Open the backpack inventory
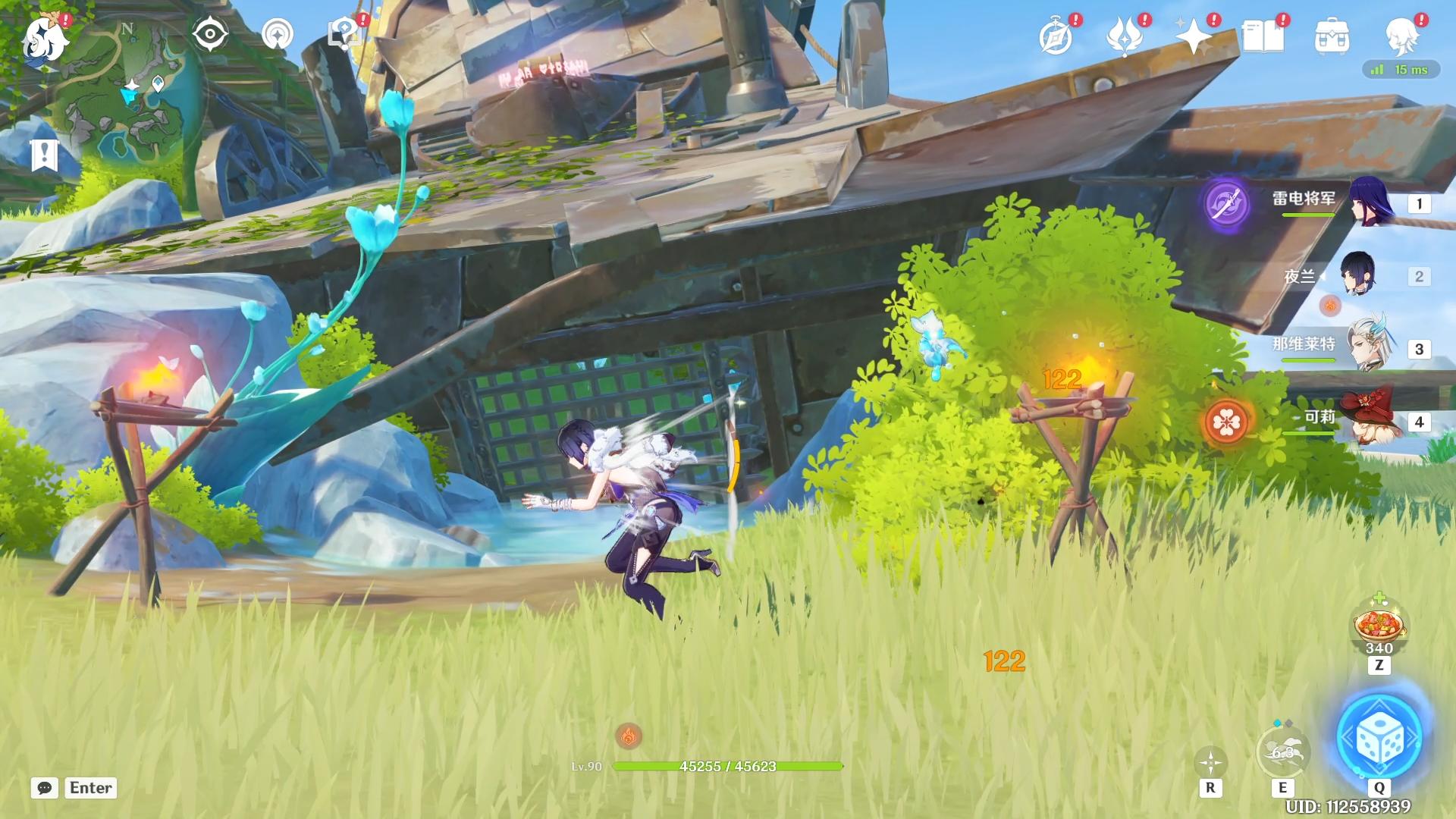The height and width of the screenshot is (819, 1456). [x=1332, y=36]
